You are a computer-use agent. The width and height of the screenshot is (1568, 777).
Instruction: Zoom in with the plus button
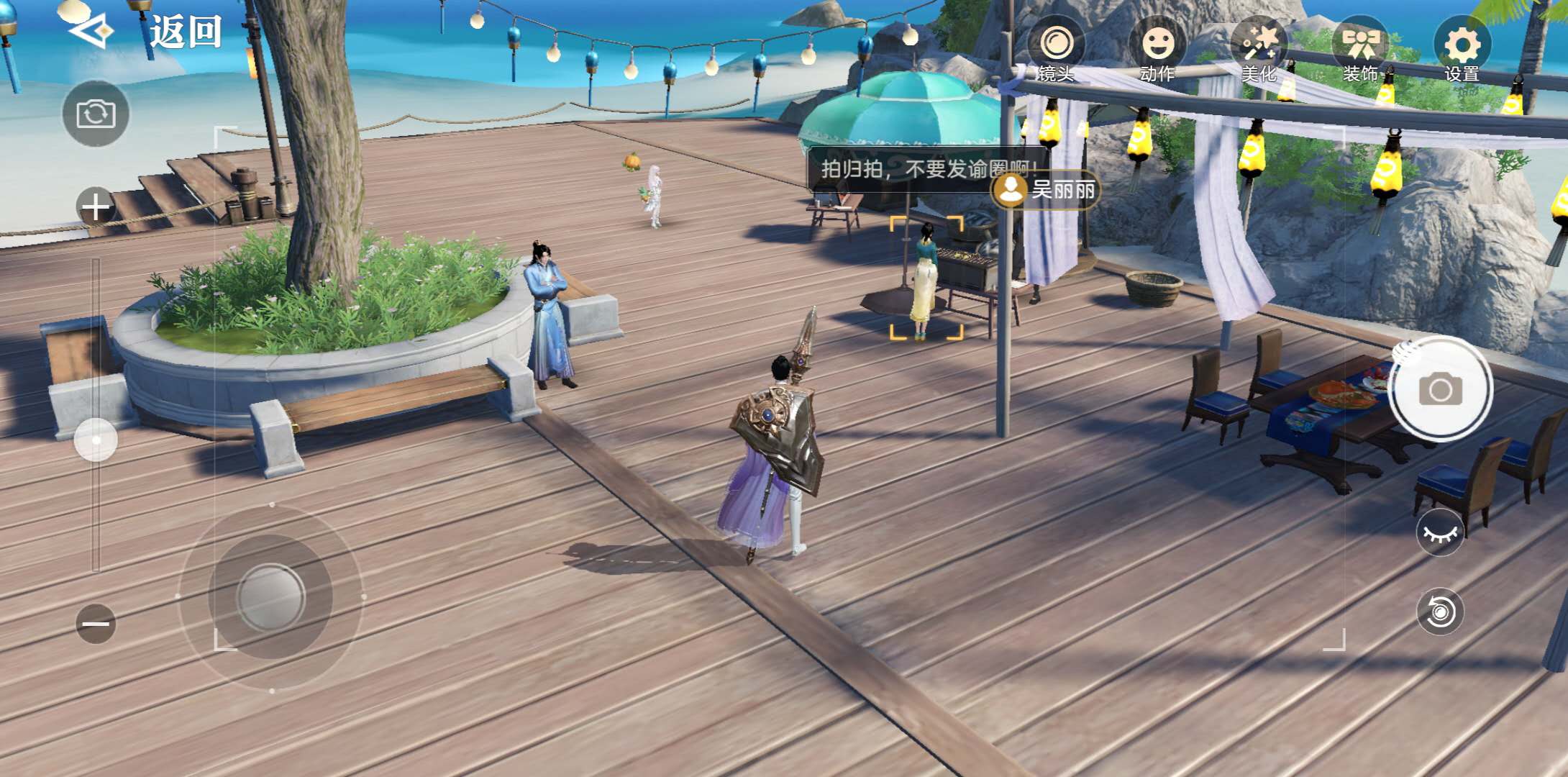pyautogui.click(x=96, y=207)
